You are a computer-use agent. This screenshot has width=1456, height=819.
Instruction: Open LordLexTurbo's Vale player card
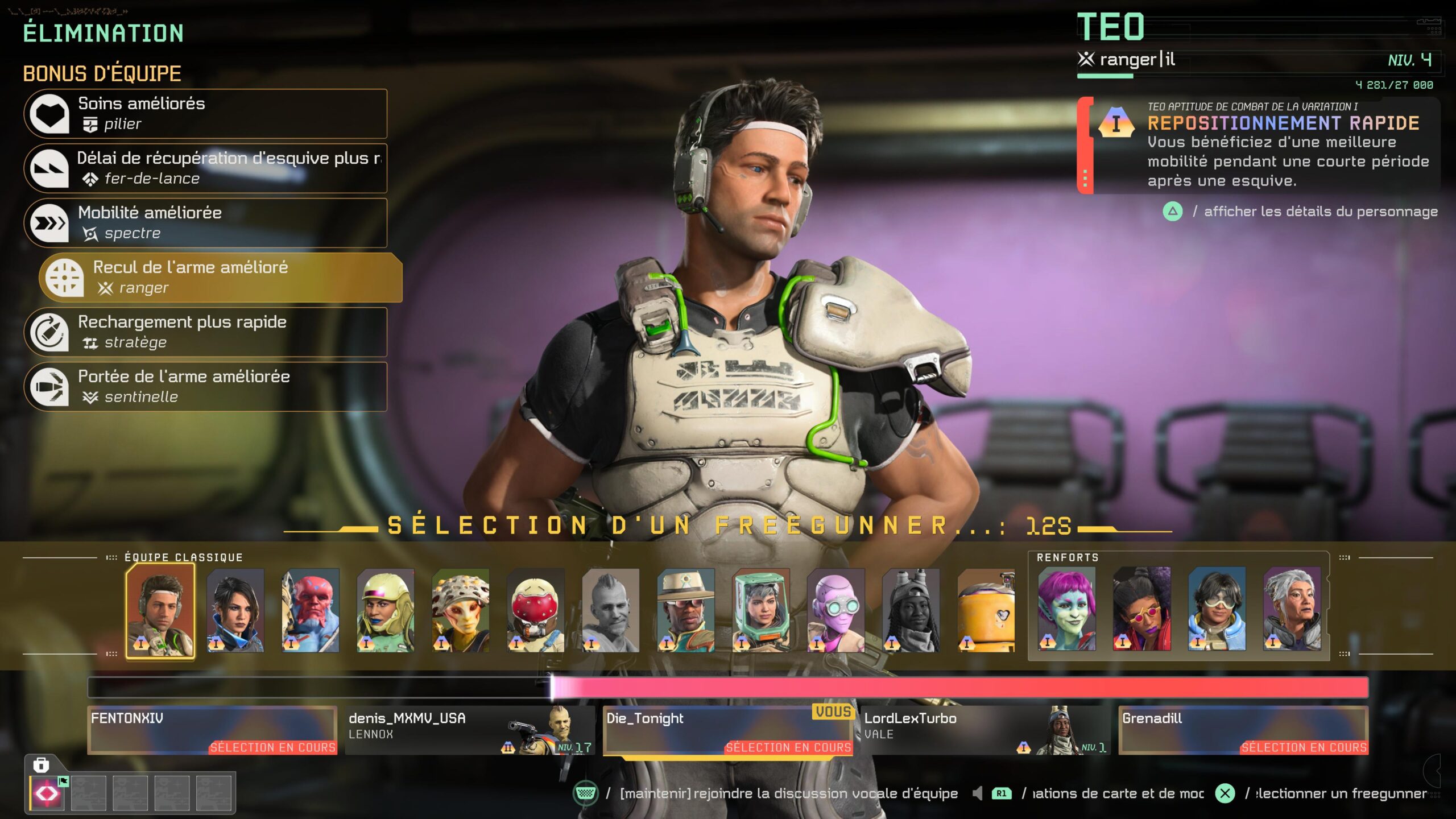(985, 730)
